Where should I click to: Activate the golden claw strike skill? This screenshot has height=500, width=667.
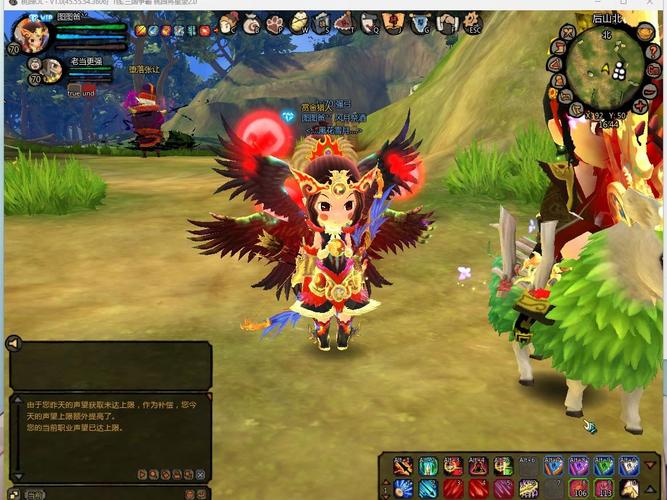tap(529, 488)
